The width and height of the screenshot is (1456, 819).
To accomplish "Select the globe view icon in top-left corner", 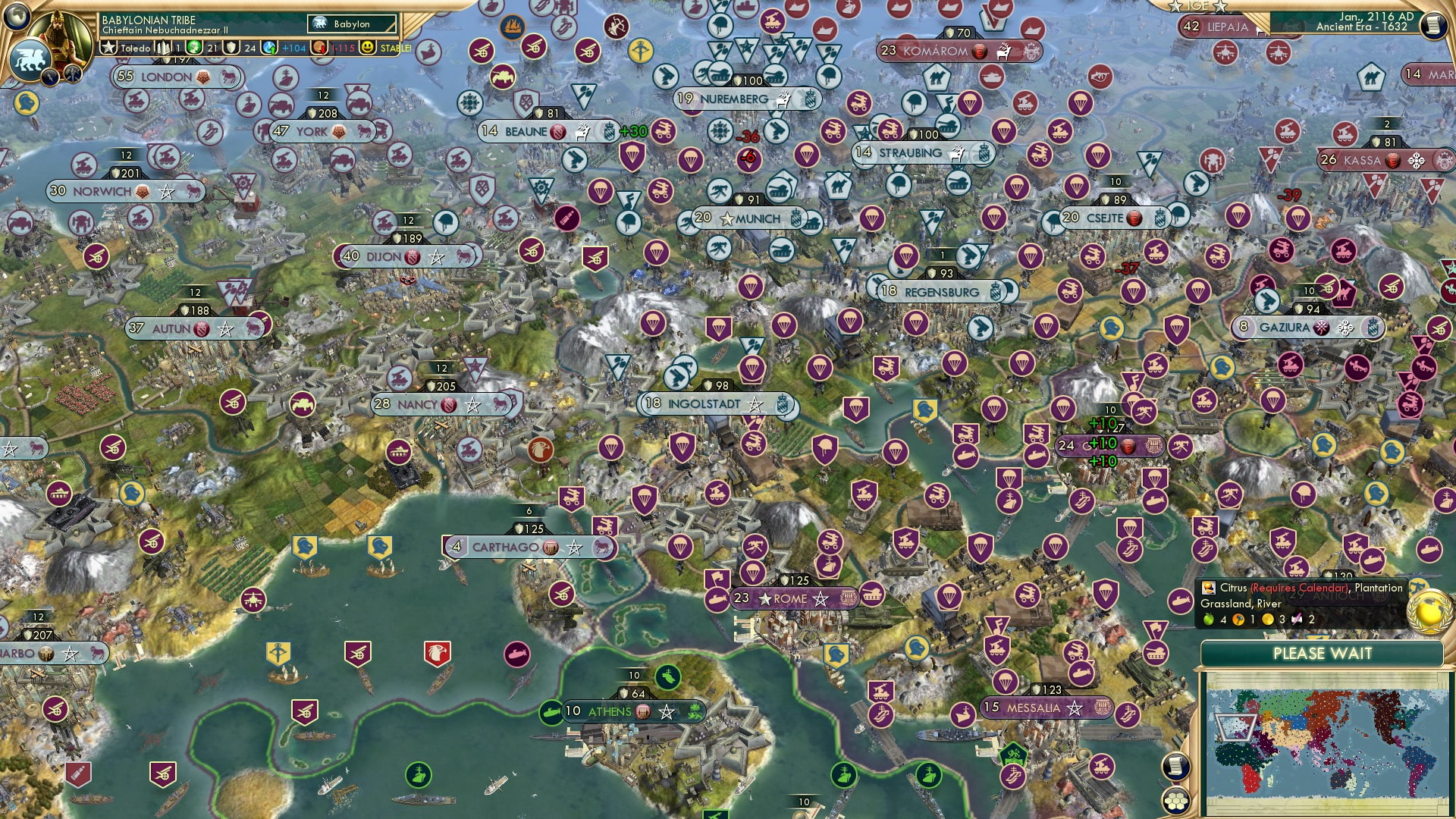I will coord(17,16).
